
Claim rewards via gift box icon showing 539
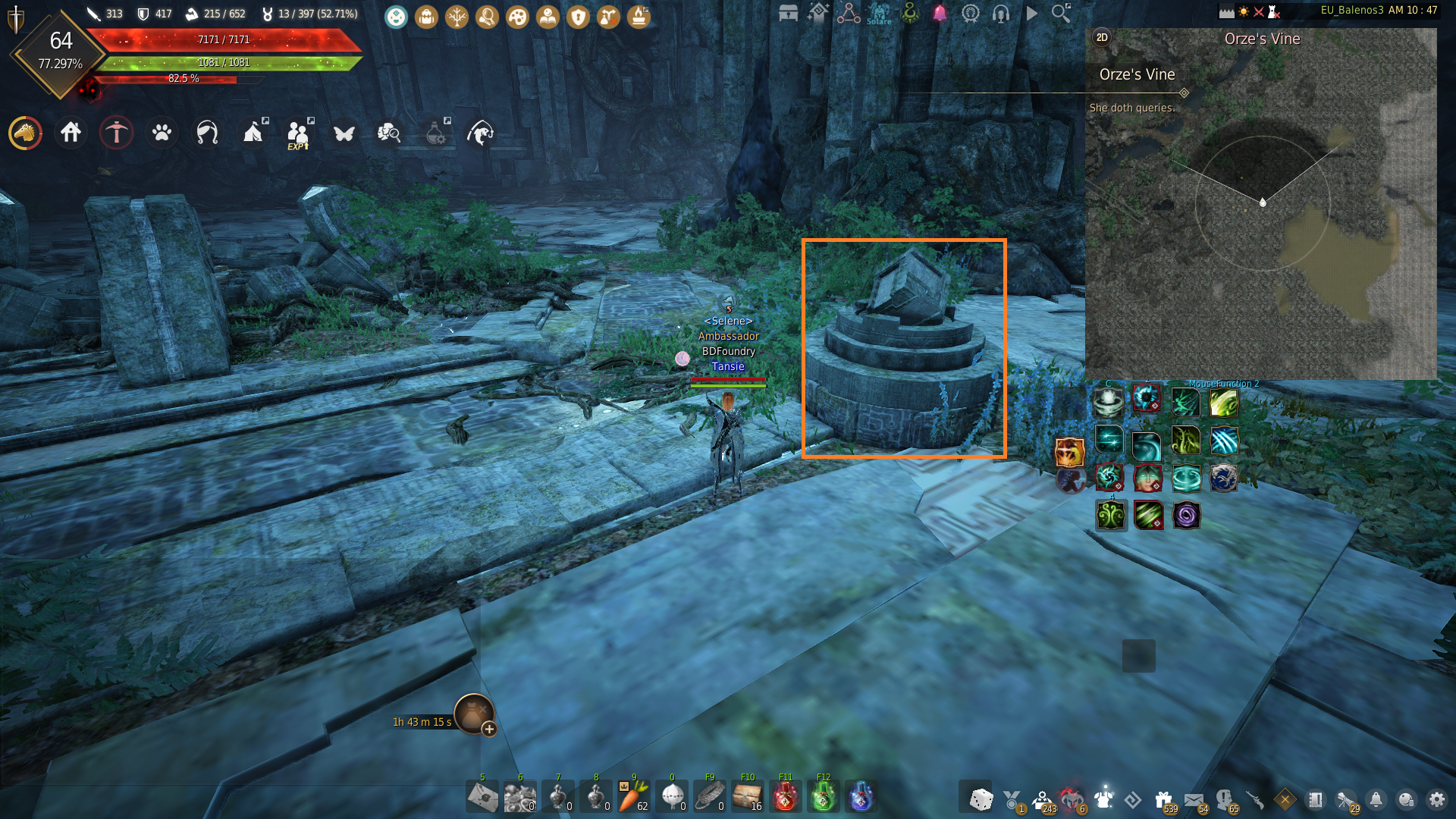pyautogui.click(x=1164, y=800)
